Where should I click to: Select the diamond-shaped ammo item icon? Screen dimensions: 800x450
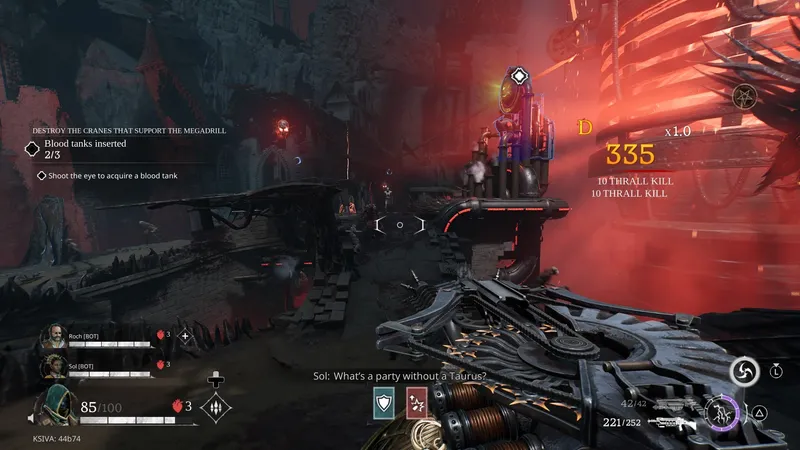point(218,407)
